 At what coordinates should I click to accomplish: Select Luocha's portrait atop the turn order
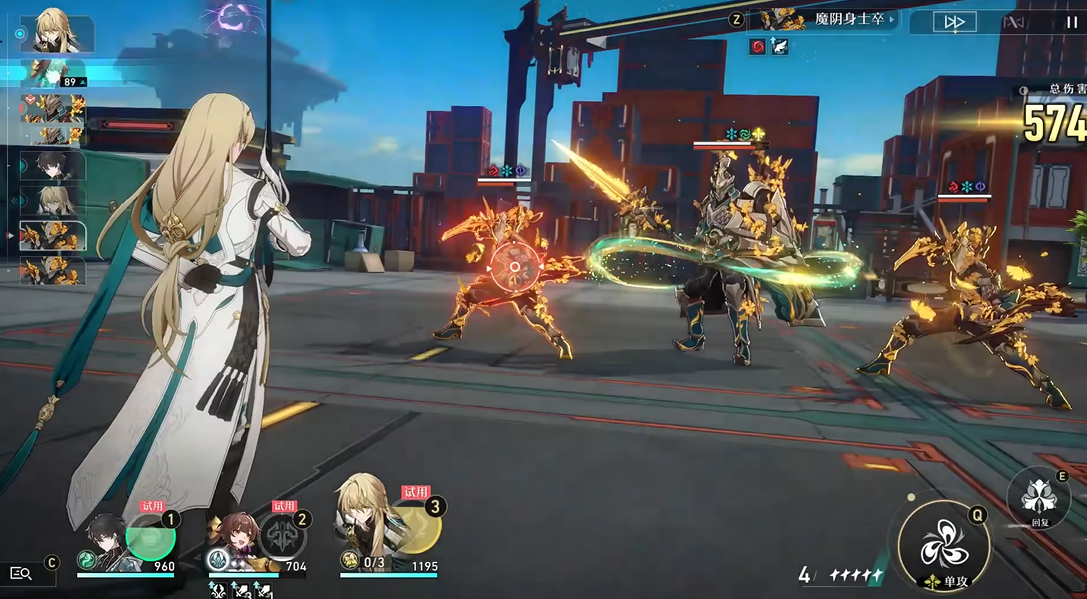[x=56, y=32]
